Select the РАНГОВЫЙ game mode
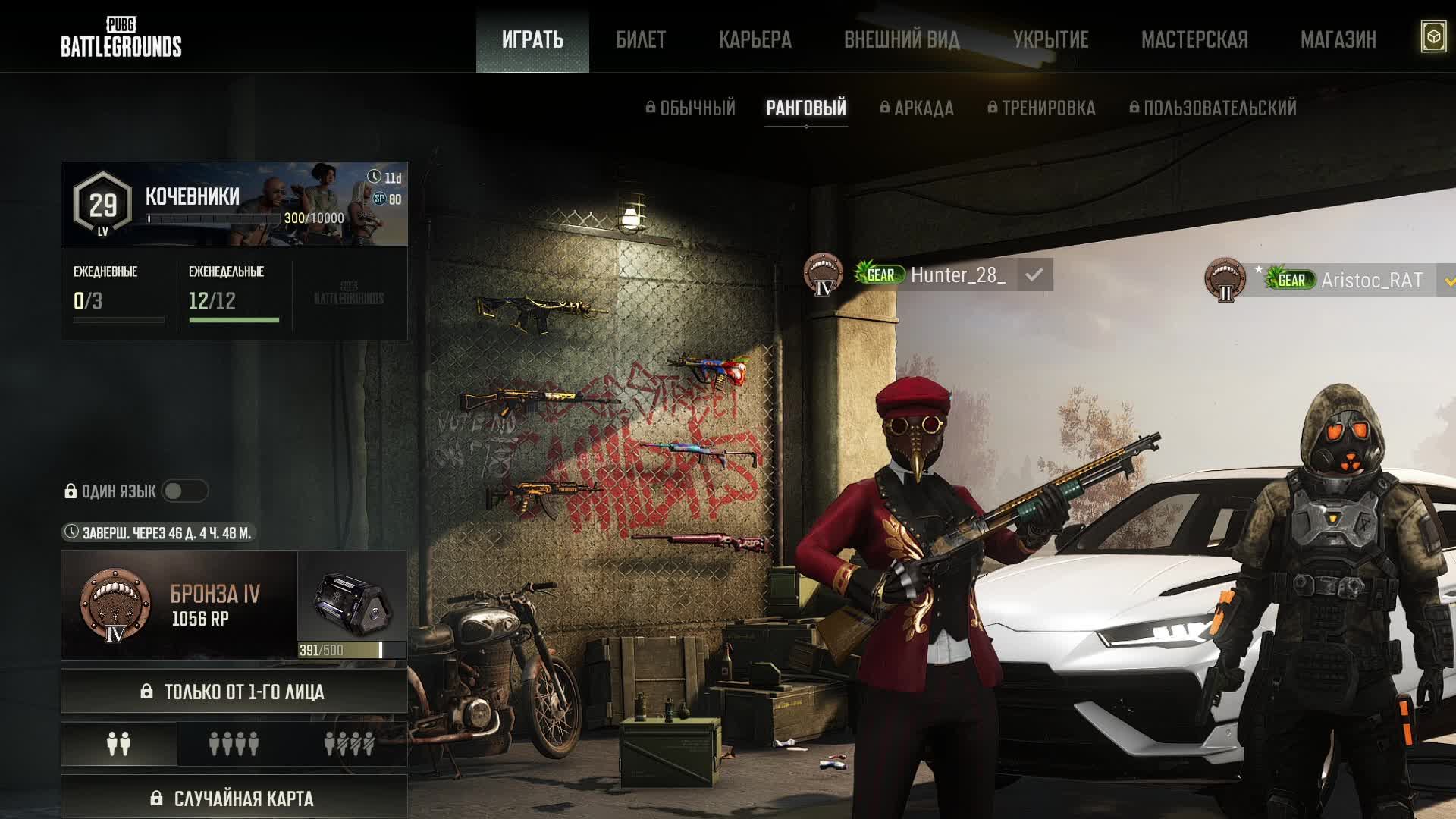This screenshot has height=819, width=1456. pos(806,108)
